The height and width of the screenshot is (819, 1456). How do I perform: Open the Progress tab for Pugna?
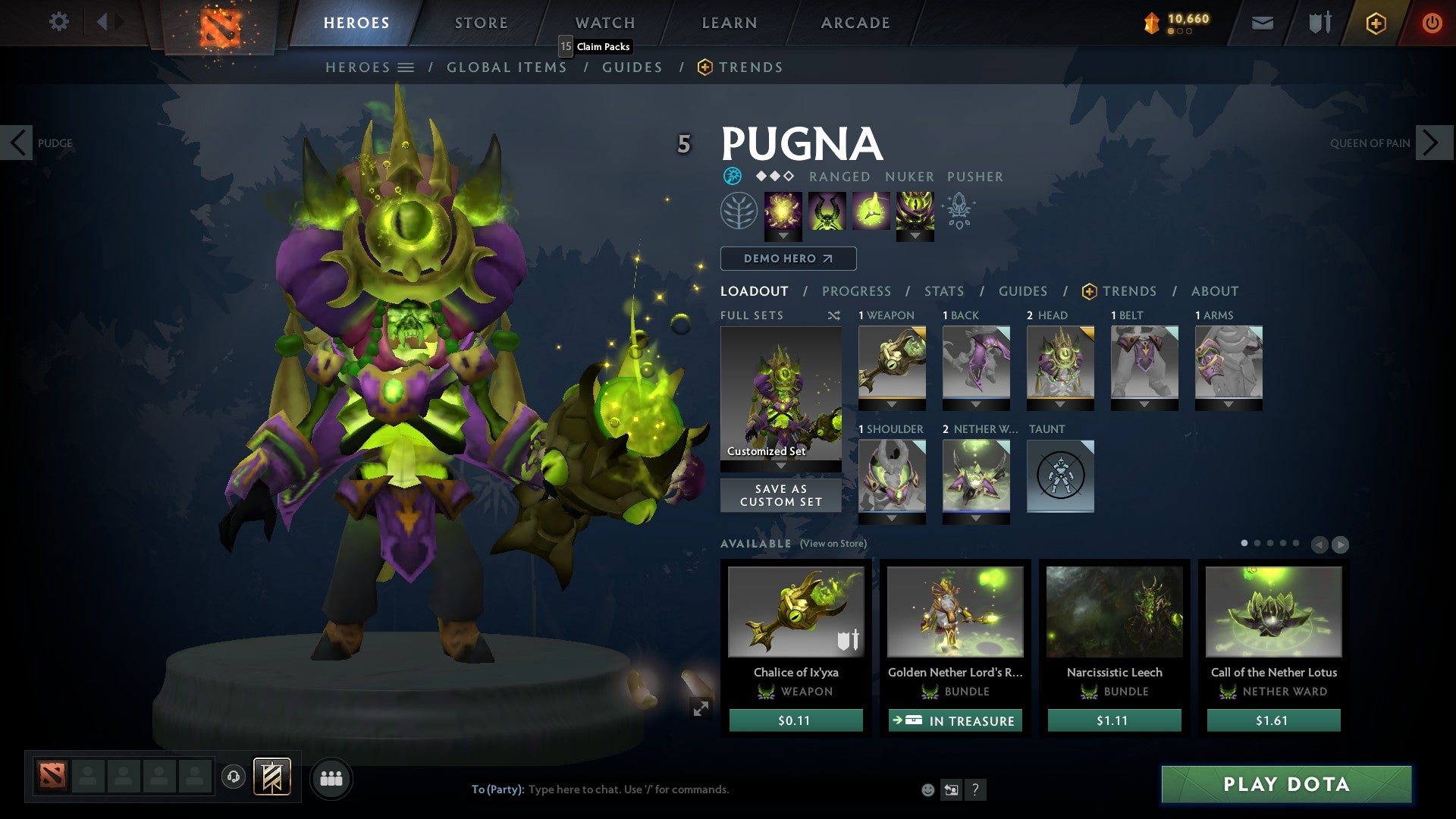pyautogui.click(x=856, y=291)
